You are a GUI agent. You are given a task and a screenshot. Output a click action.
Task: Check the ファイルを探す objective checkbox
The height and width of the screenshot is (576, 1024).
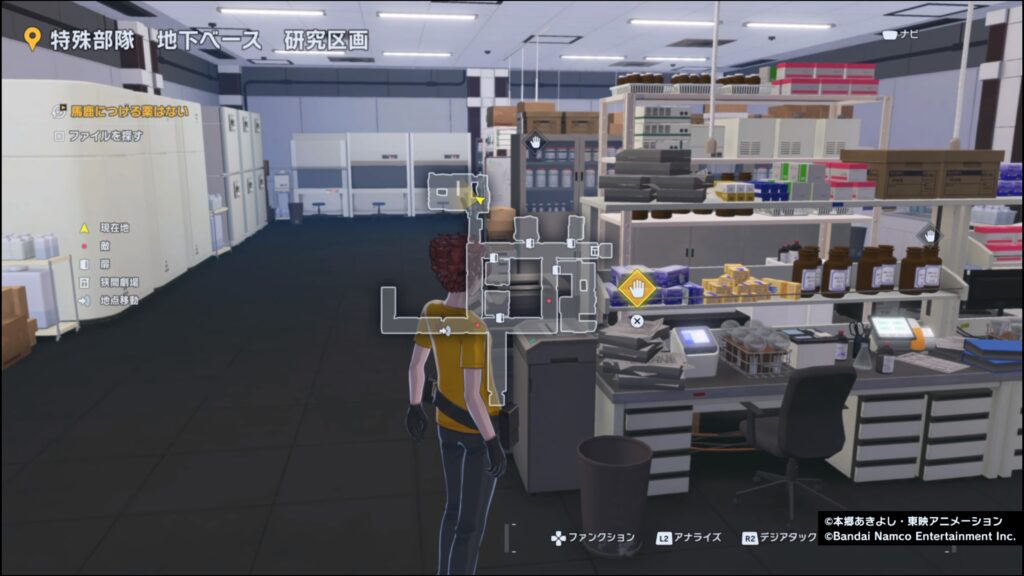pyautogui.click(x=59, y=135)
